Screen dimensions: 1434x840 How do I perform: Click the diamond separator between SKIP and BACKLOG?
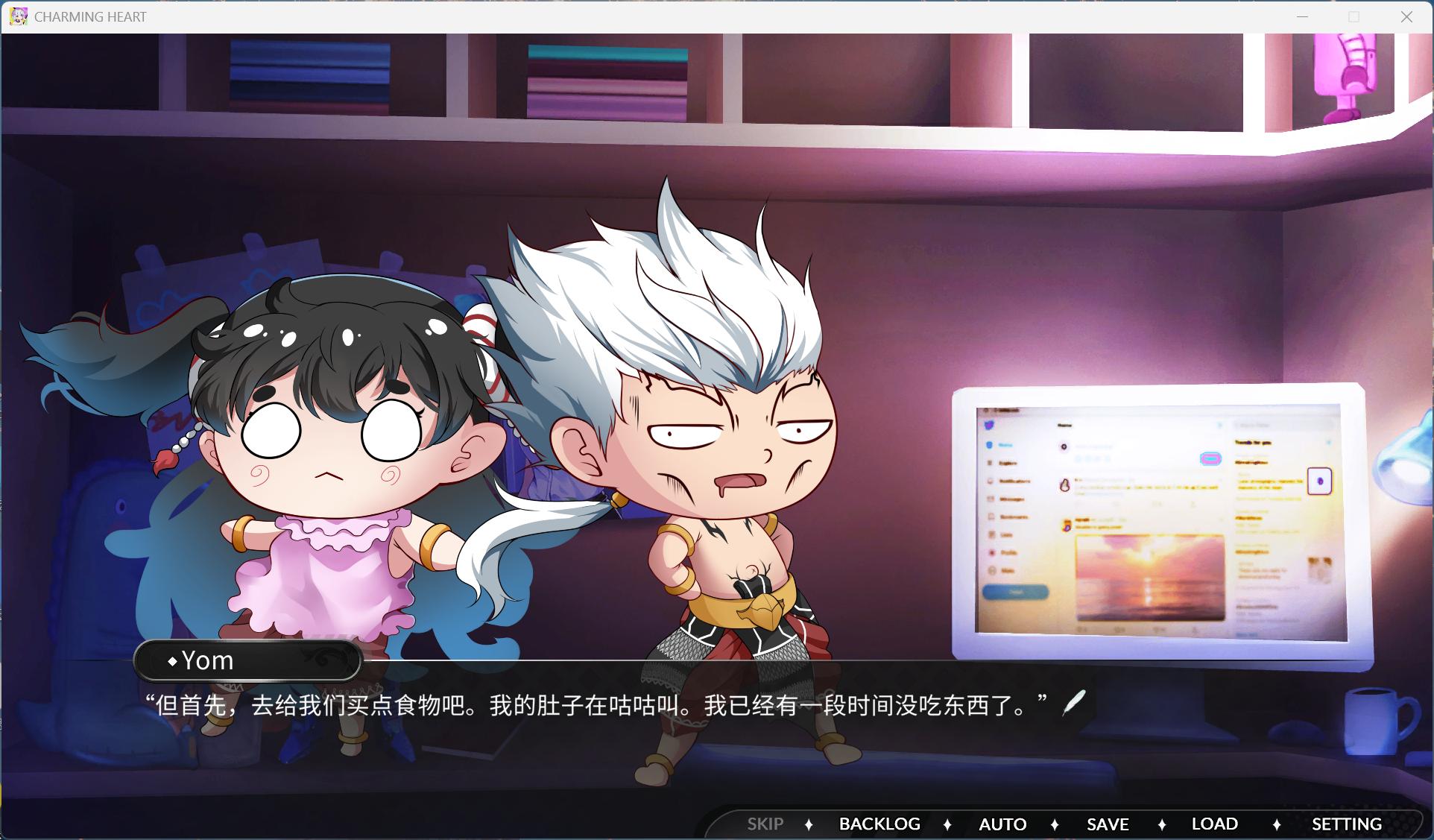coord(810,824)
